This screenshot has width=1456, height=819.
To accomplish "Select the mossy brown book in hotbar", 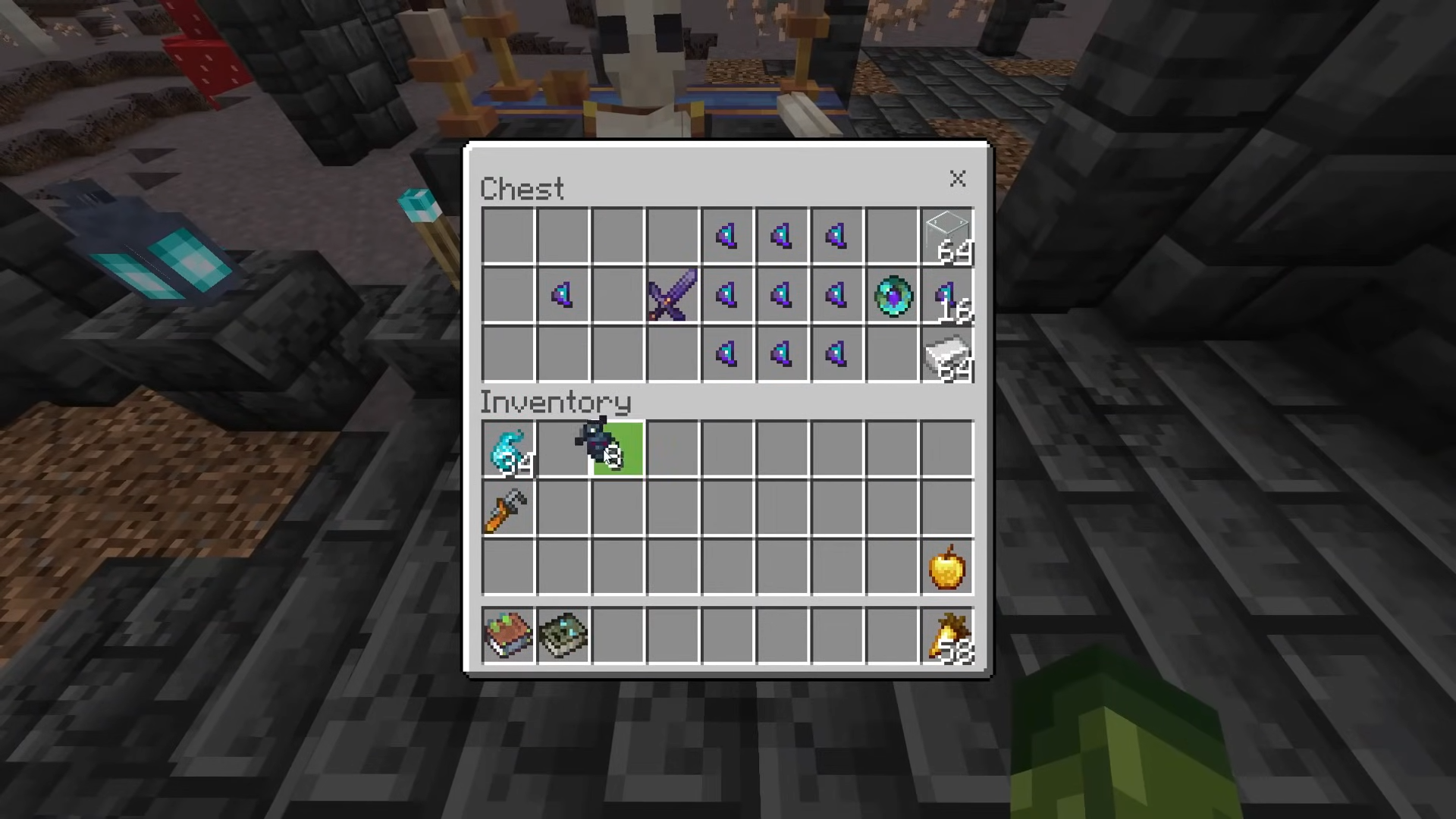I will click(508, 635).
